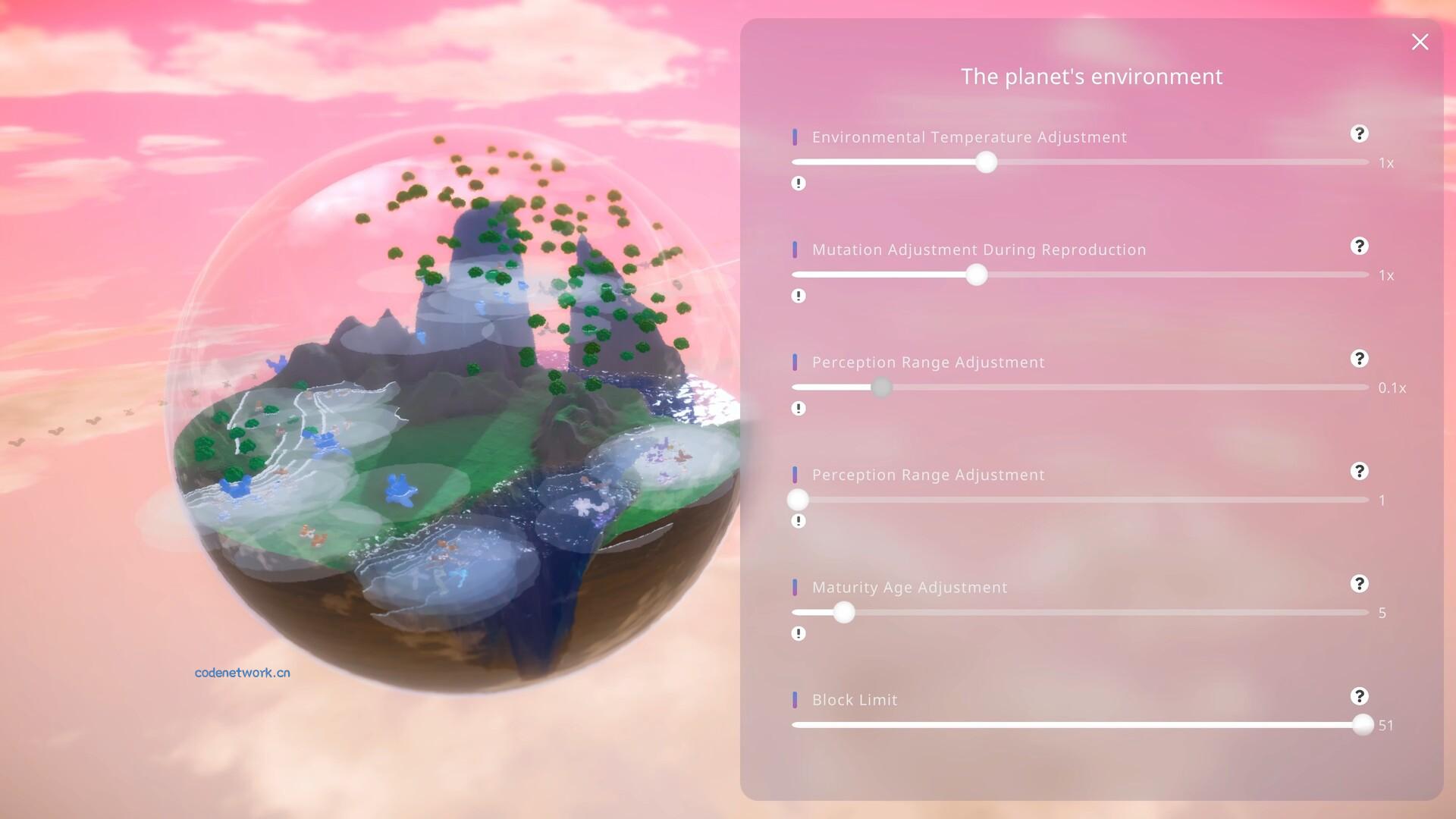This screenshot has height=819, width=1456.
Task: Click the warning icon under Environmental Temperature slider
Action: coord(798,183)
